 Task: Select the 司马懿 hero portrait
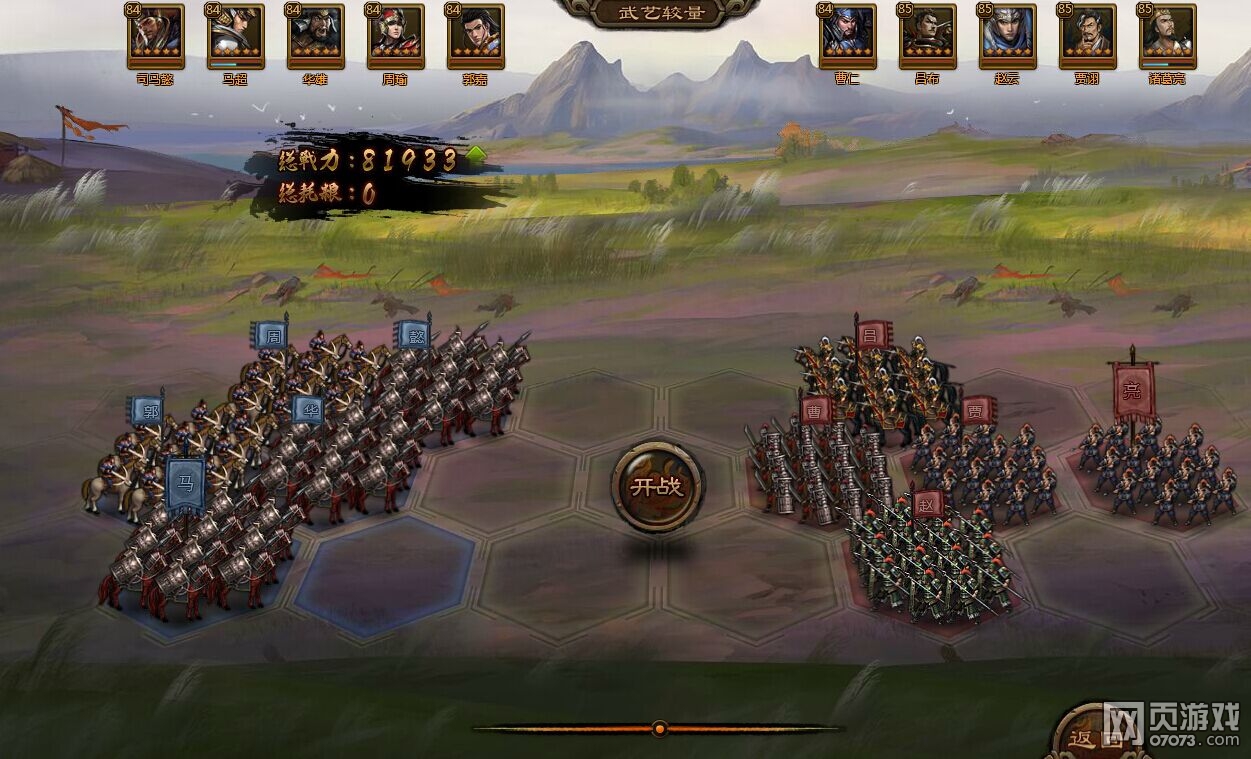[x=155, y=36]
